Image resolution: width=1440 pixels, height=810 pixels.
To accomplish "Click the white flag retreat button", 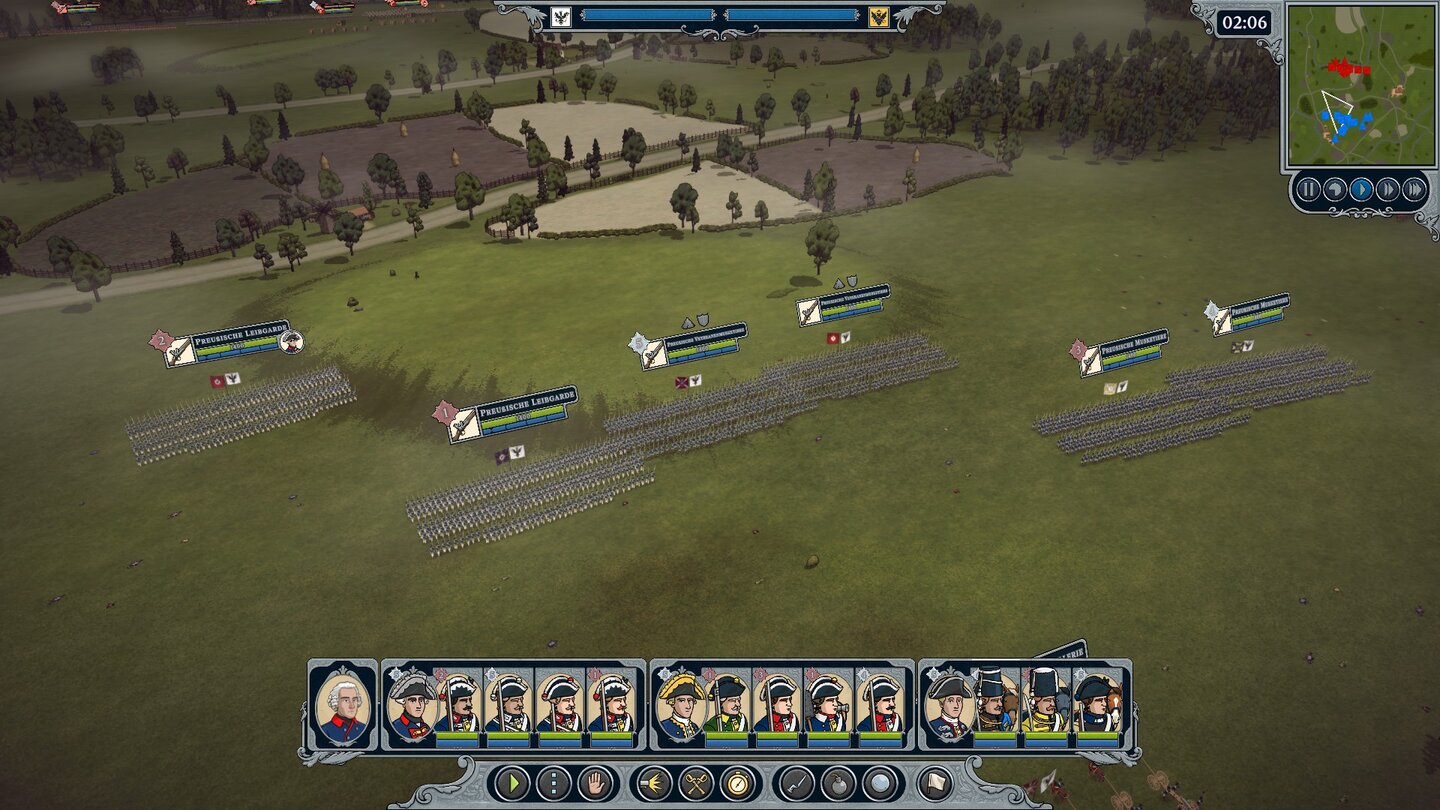I will [934, 783].
